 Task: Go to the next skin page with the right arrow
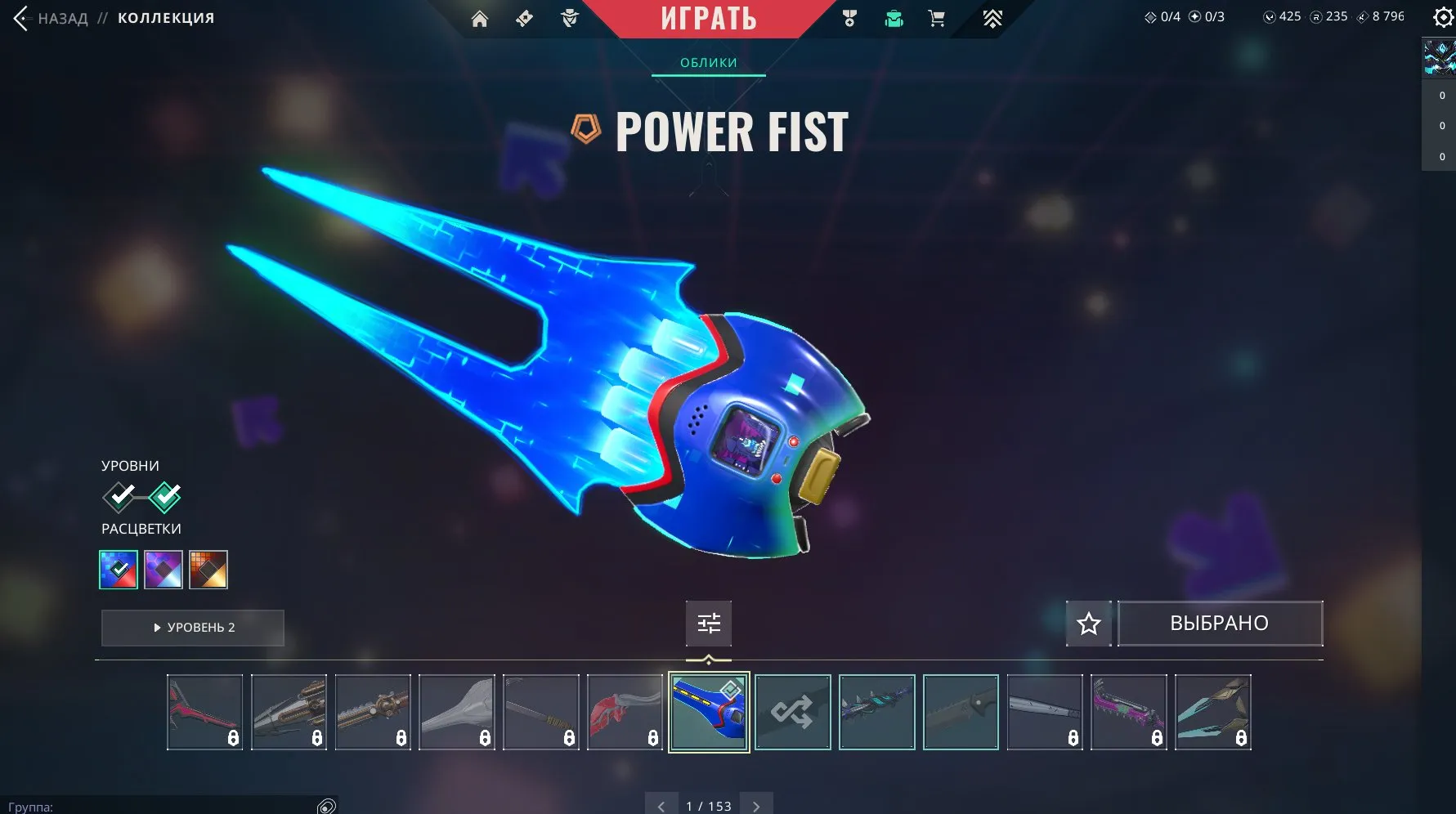[756, 805]
